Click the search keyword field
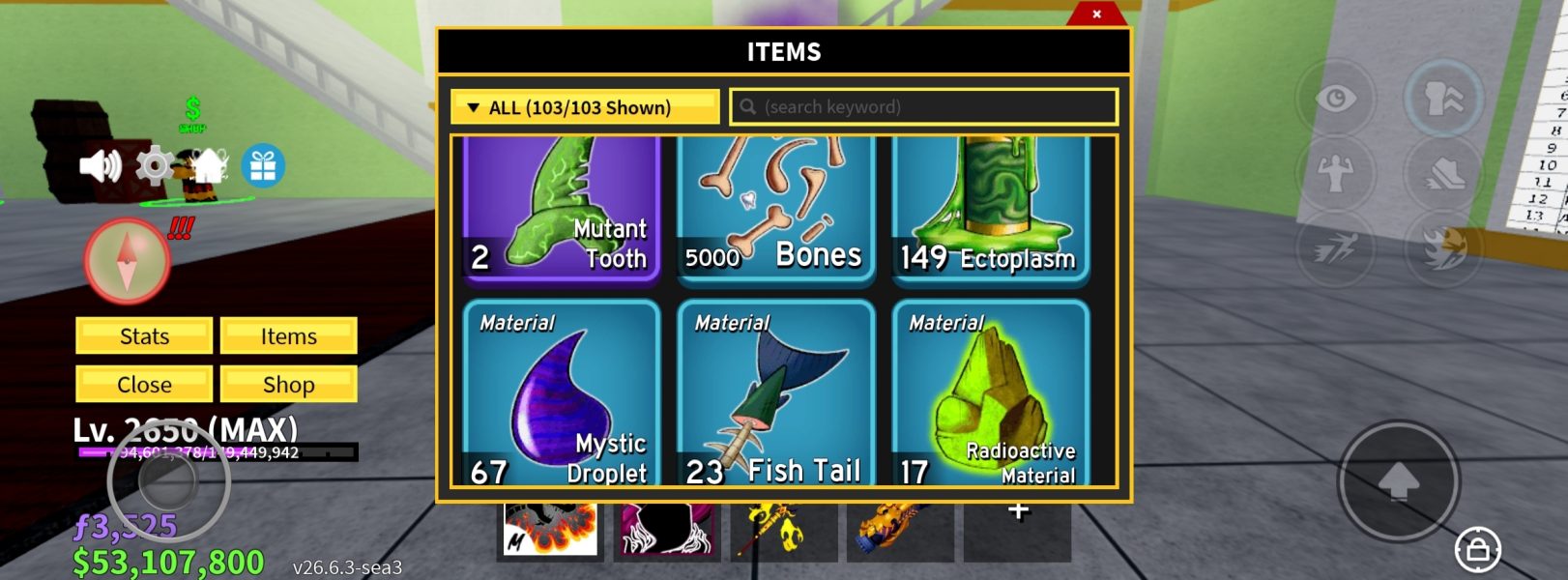This screenshot has height=580, width=1568. 924,107
